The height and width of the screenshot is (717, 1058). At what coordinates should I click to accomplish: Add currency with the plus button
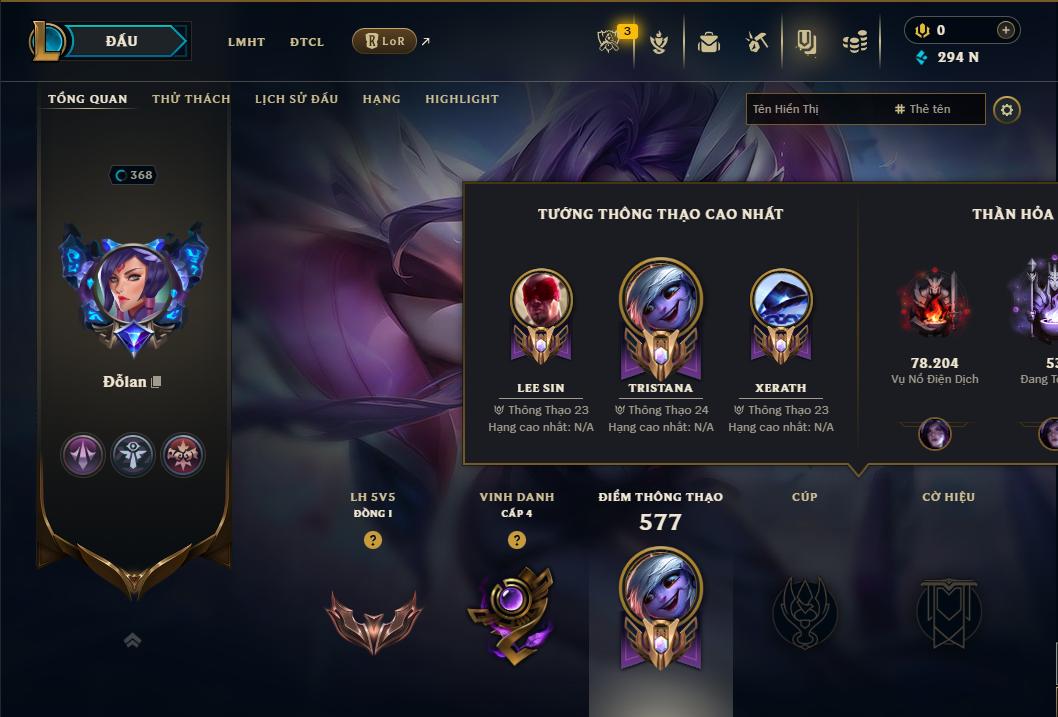pos(1005,30)
